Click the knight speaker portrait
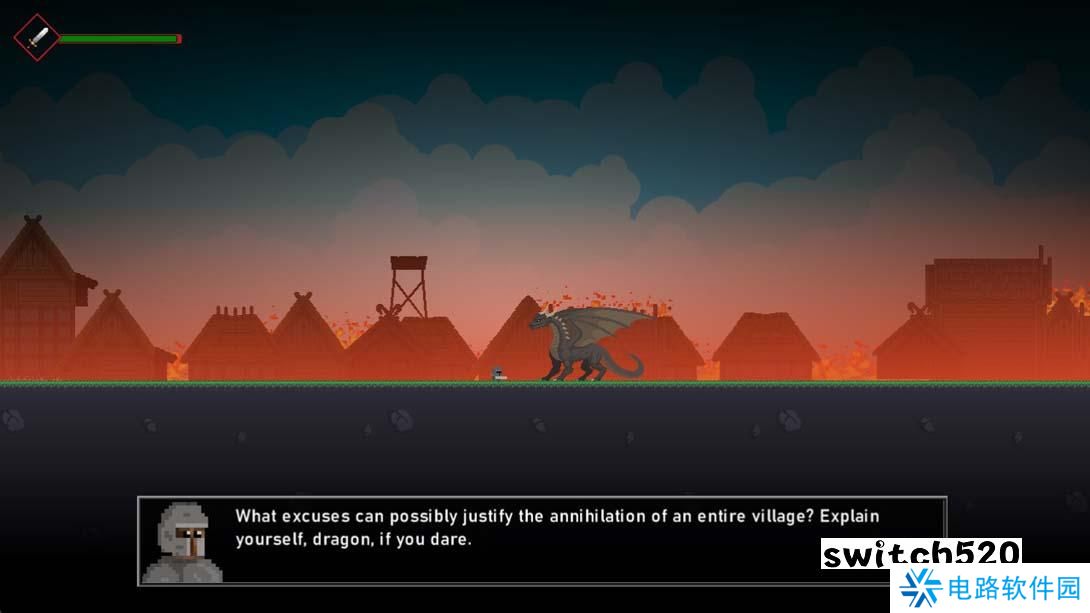Viewport: 1090px width, 613px height. tap(181, 541)
